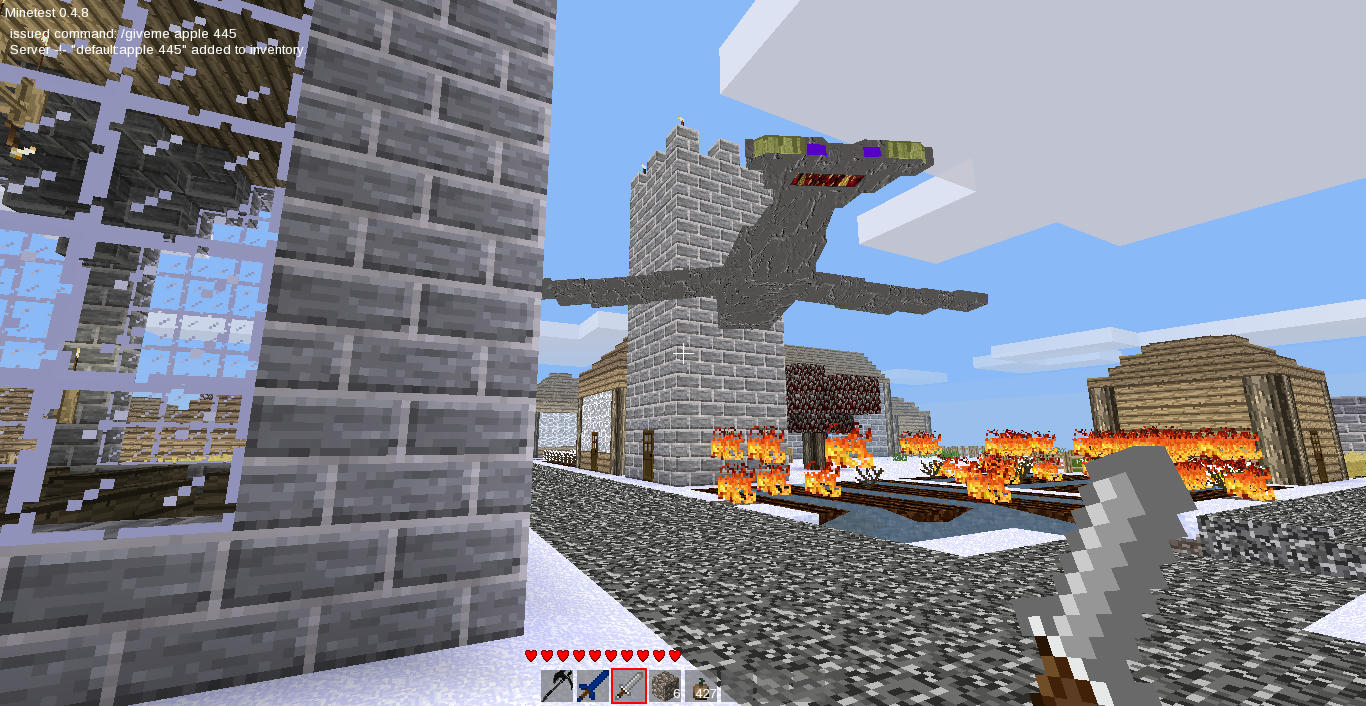Select the apple stack of 427

[701, 686]
